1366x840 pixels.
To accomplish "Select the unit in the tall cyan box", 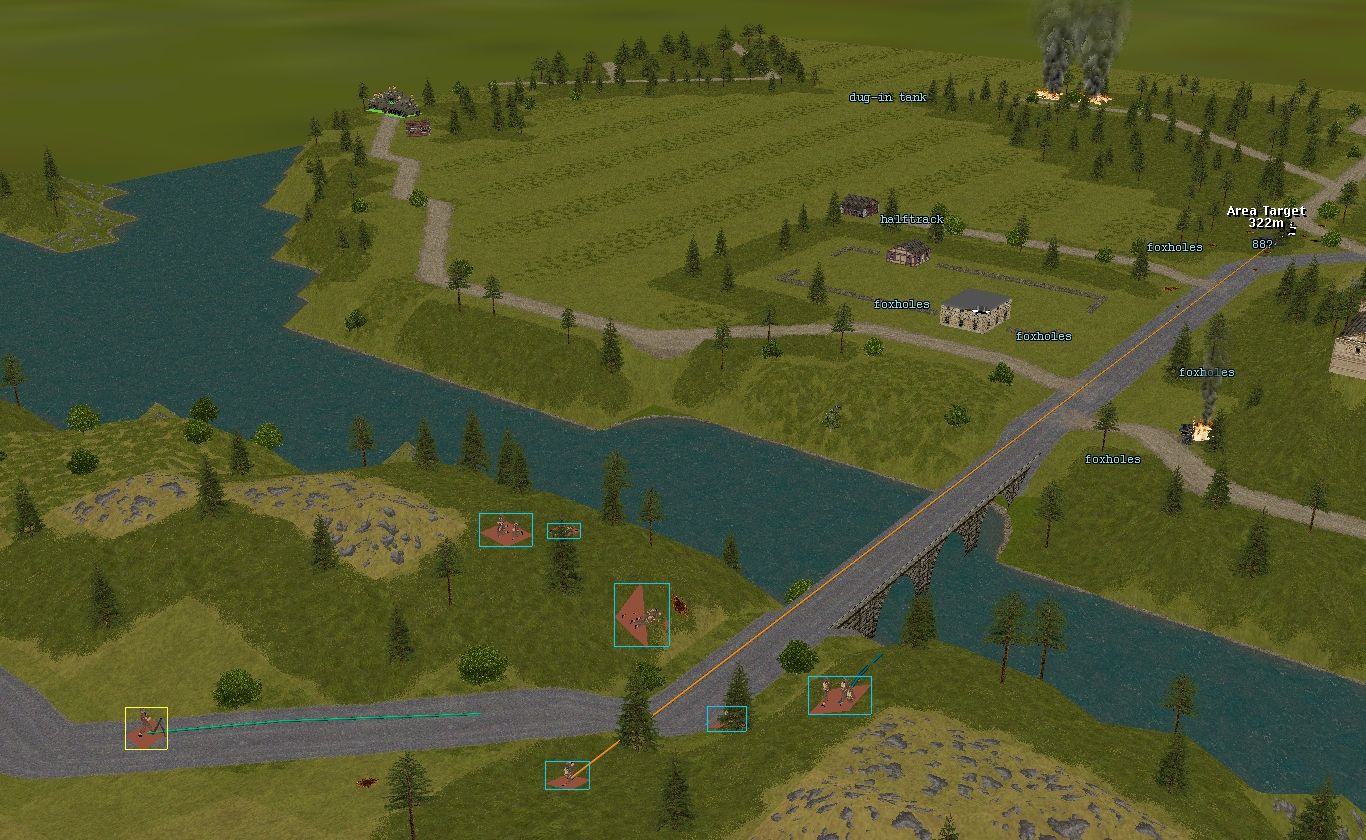I will [641, 615].
